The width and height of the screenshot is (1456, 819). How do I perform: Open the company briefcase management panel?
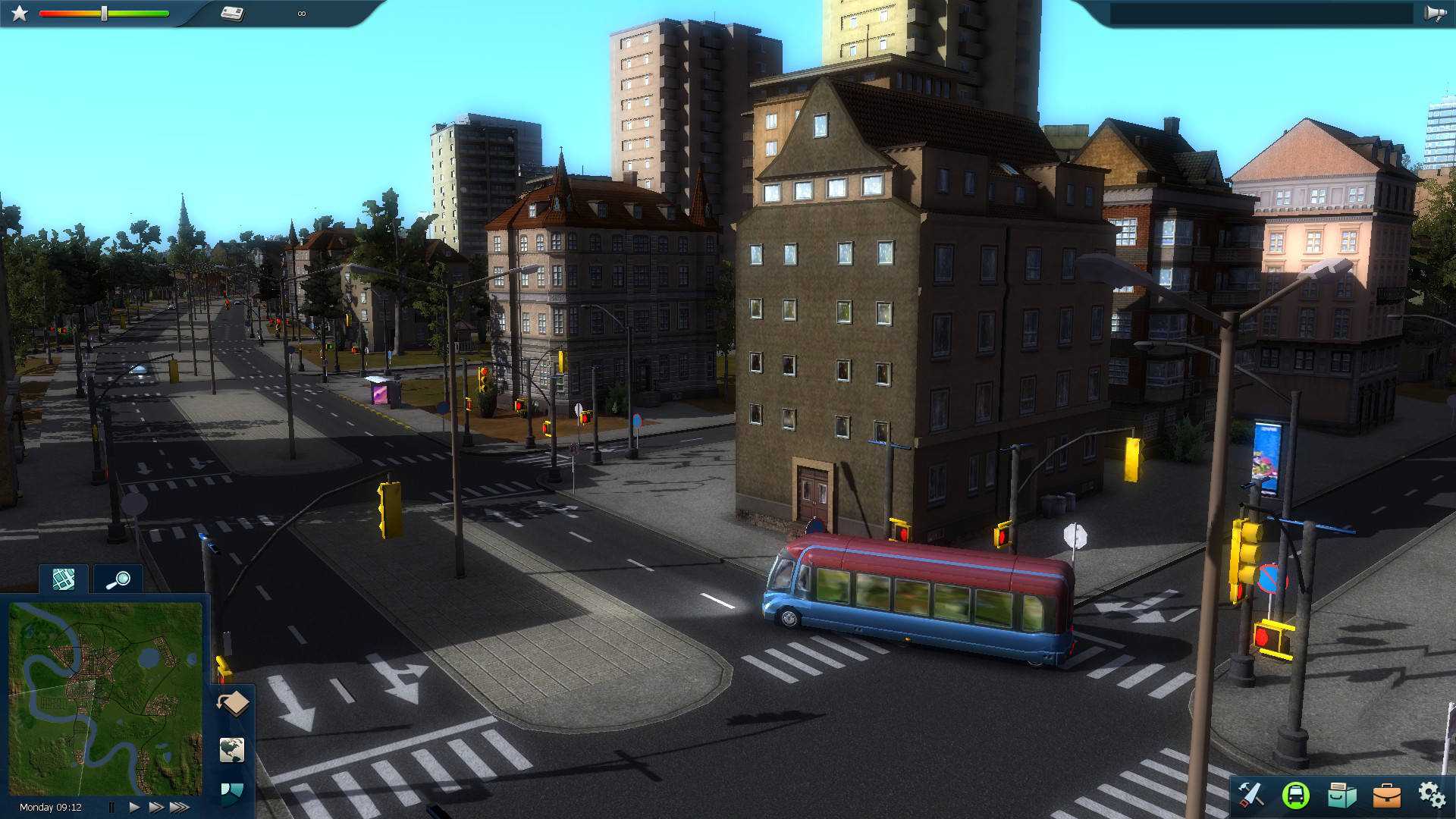(1386, 795)
